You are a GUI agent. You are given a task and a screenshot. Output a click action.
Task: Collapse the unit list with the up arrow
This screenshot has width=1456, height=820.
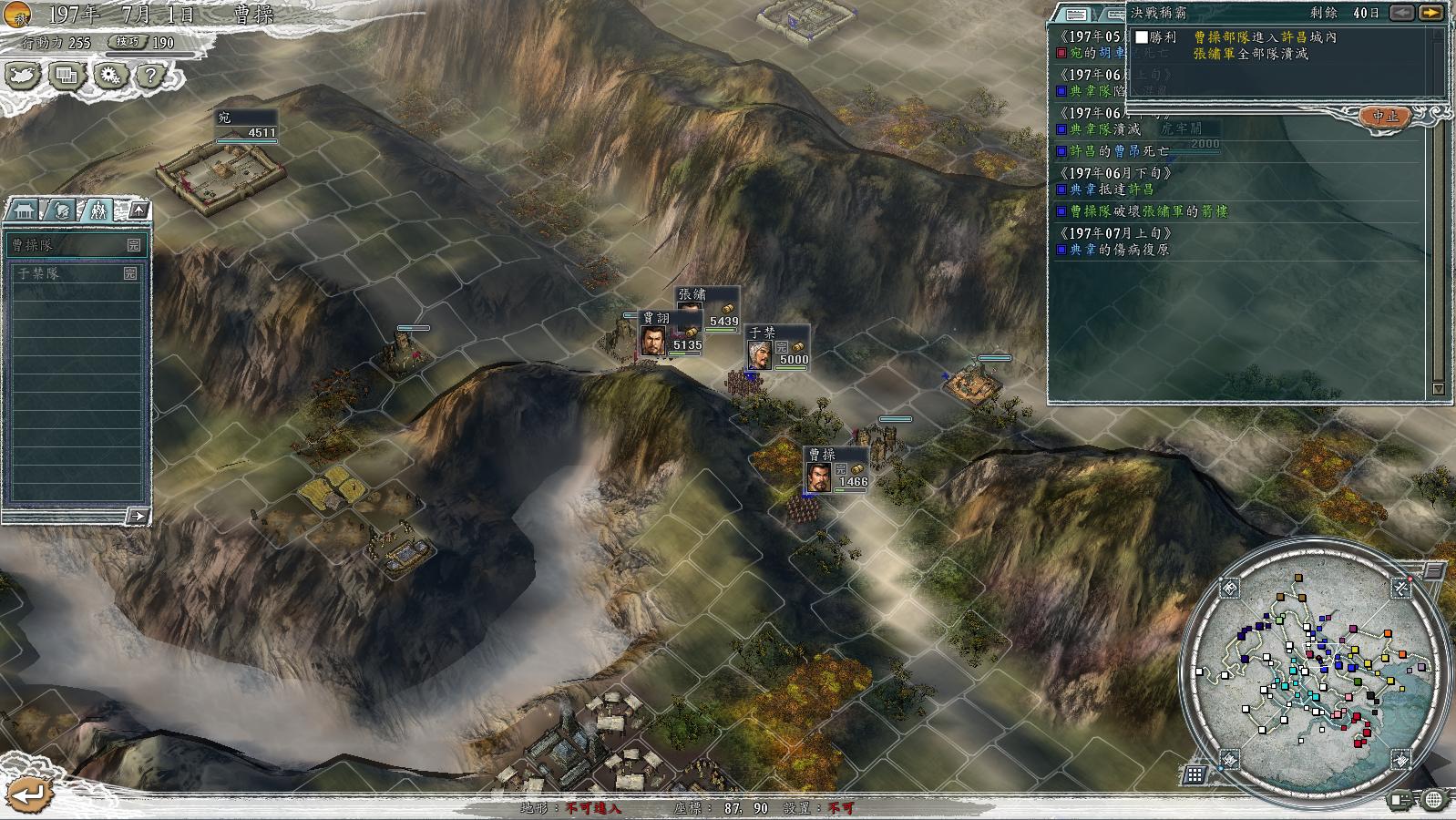click(x=138, y=210)
